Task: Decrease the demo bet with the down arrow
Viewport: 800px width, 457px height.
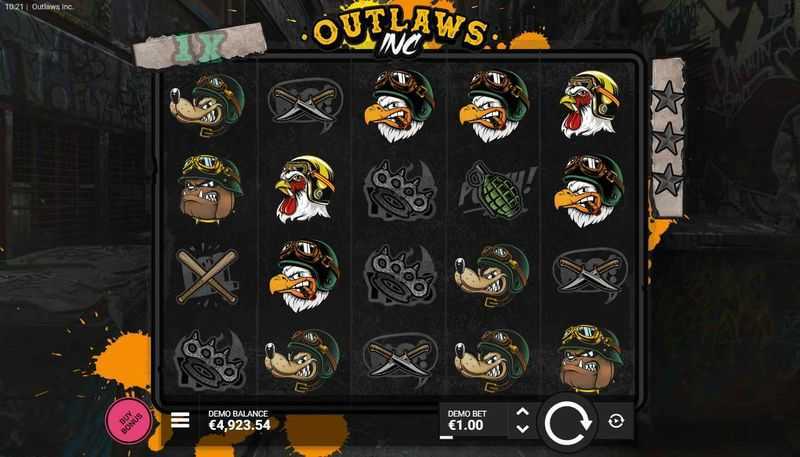Action: pos(521,429)
